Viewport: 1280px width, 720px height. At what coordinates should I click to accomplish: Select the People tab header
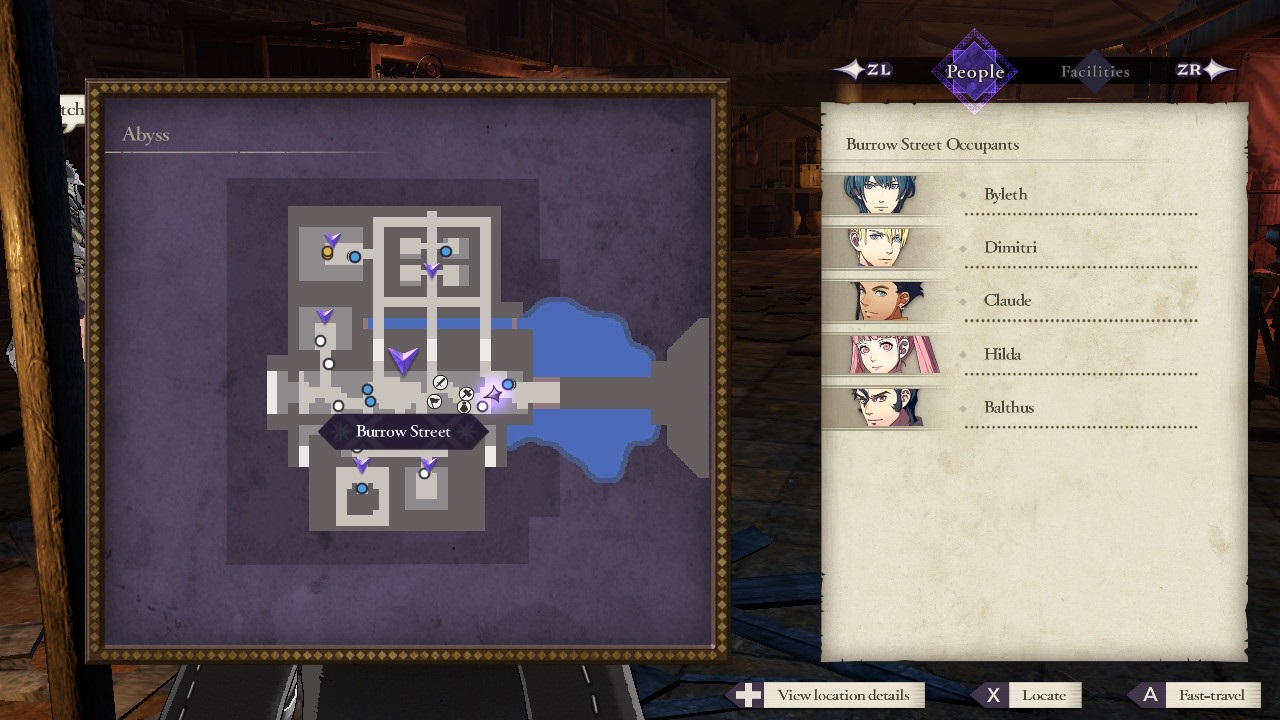[973, 71]
